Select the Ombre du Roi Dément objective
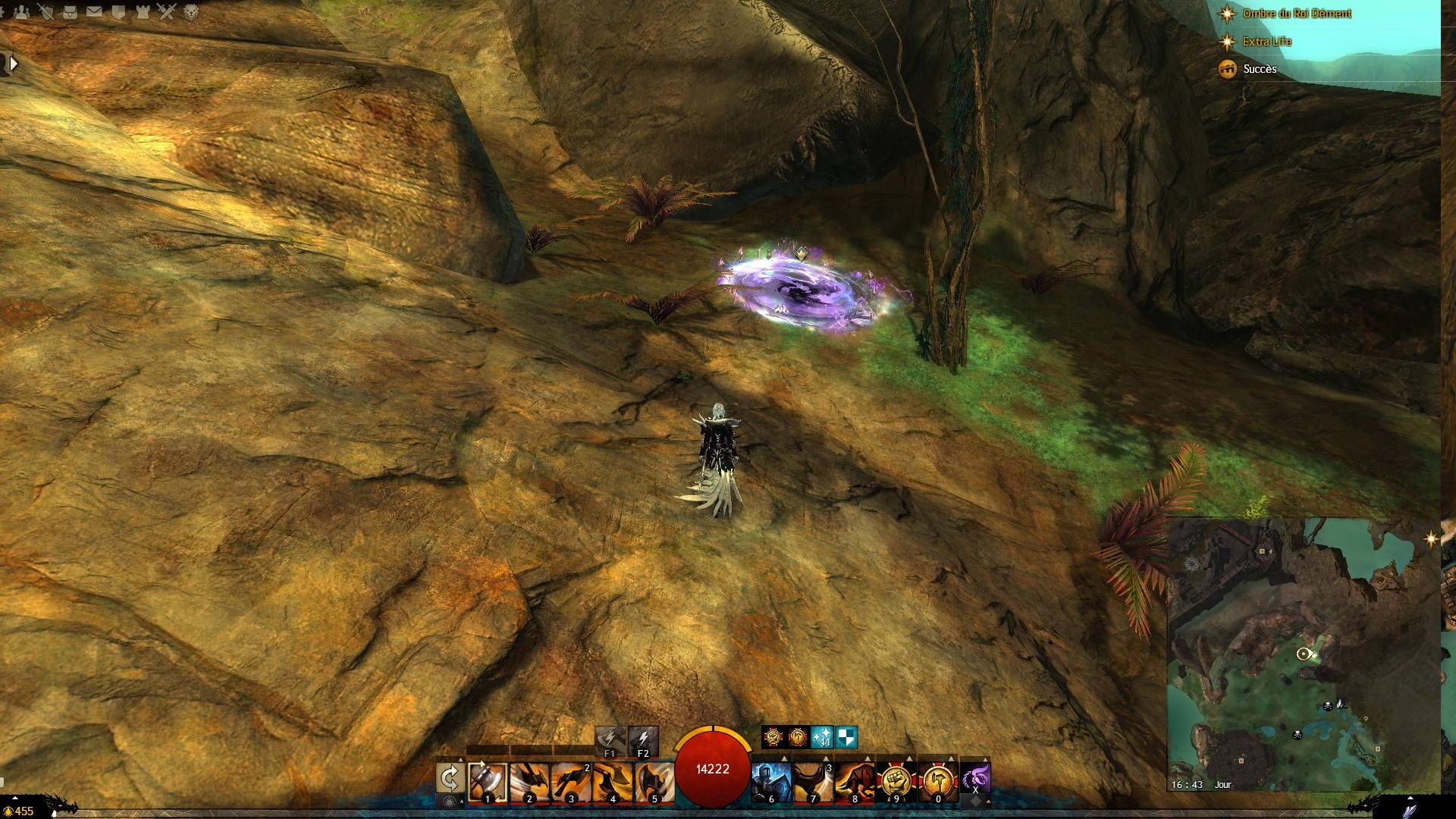The width and height of the screenshot is (1456, 819). [1297, 14]
